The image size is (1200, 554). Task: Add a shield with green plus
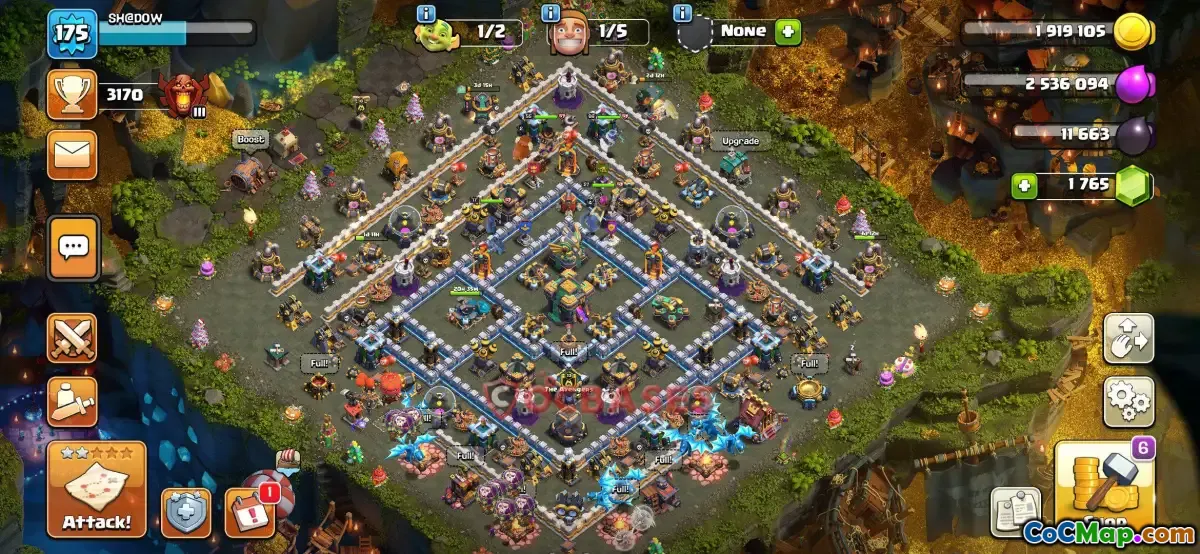point(788,31)
